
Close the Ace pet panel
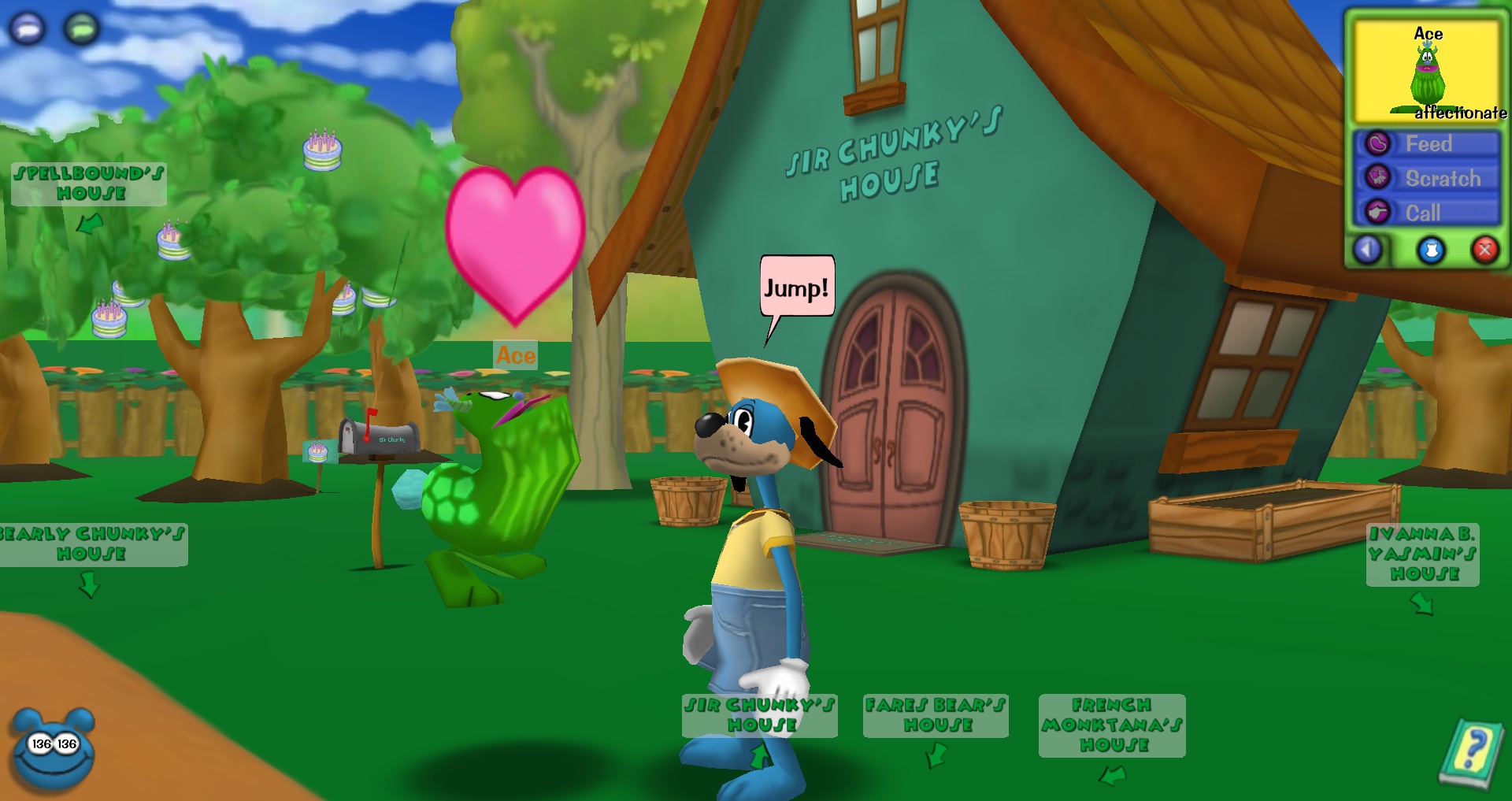pos(1484,250)
